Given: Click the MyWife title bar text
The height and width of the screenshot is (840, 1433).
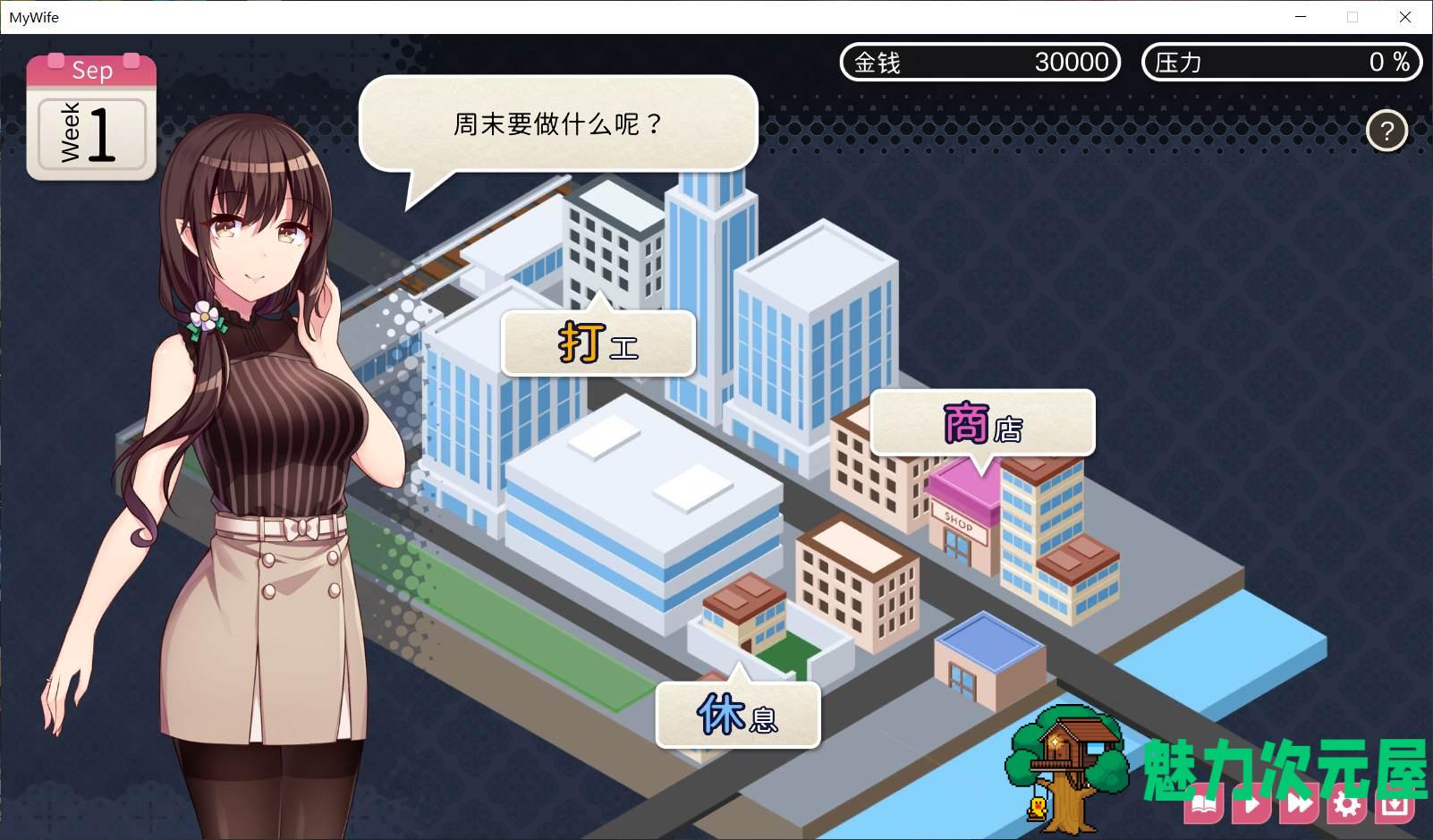Looking at the screenshot, I should click(35, 17).
